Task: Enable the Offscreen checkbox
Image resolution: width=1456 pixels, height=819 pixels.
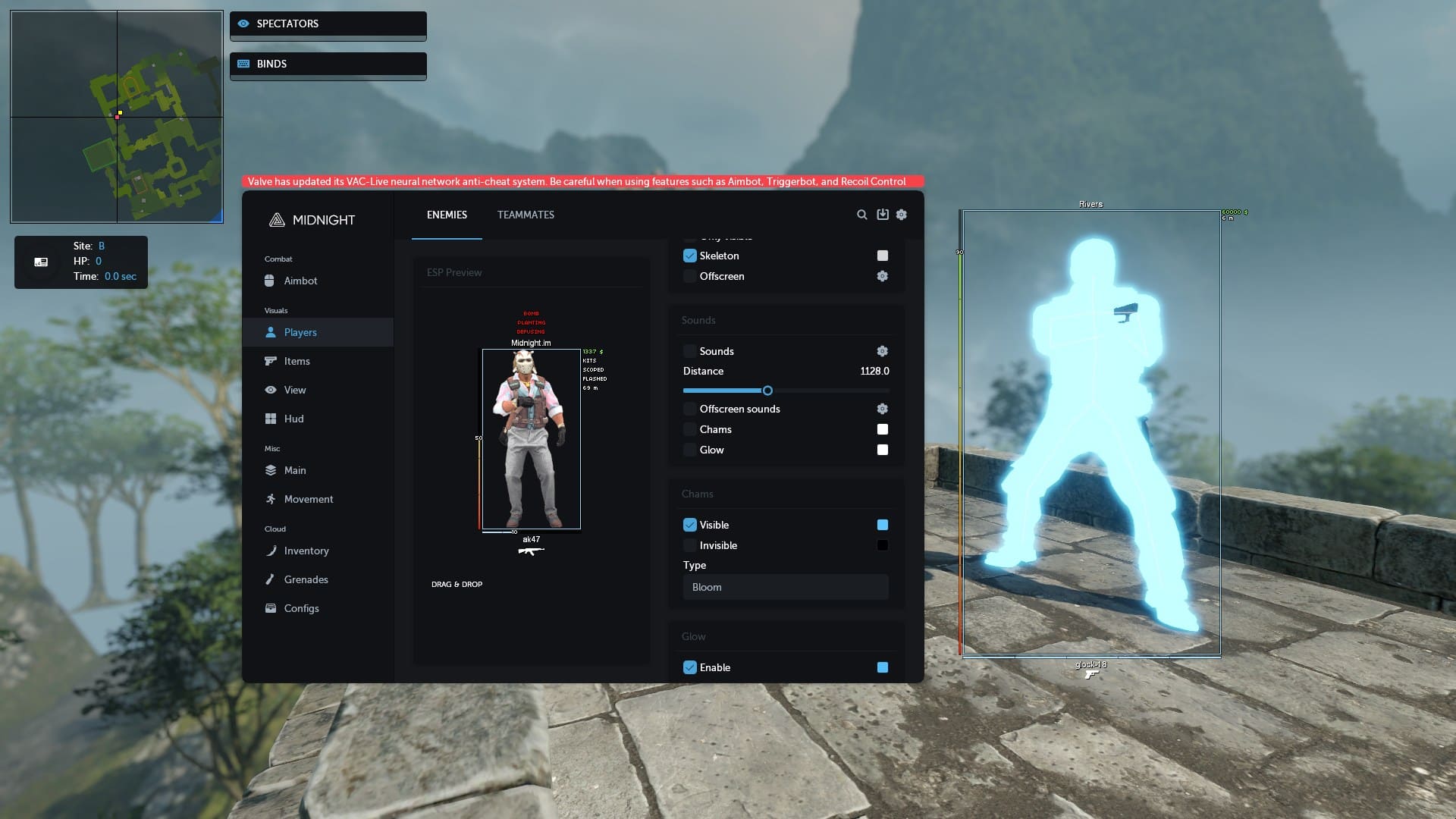Action: (690, 276)
